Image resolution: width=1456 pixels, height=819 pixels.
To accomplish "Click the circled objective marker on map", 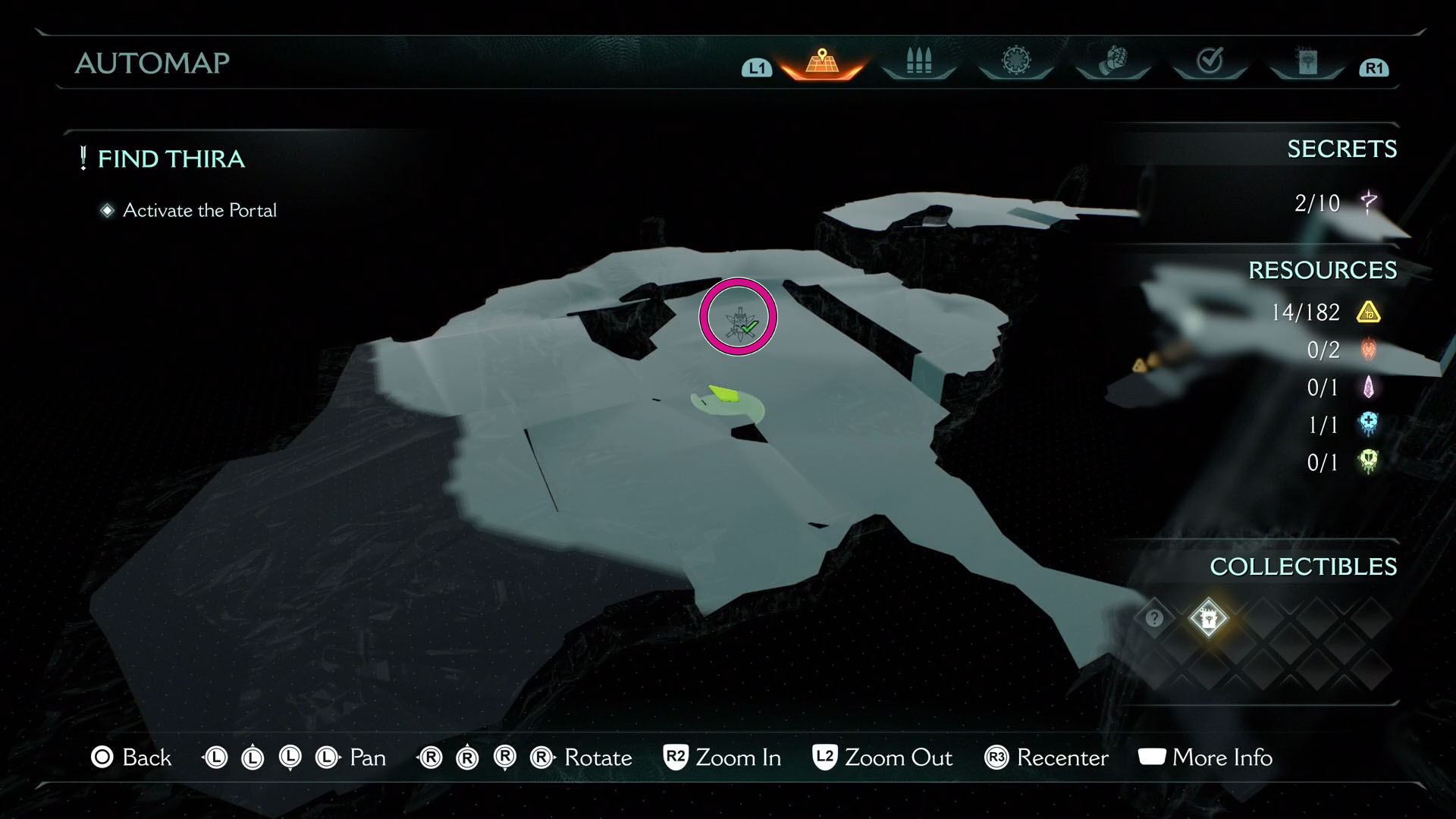I will coord(737,318).
